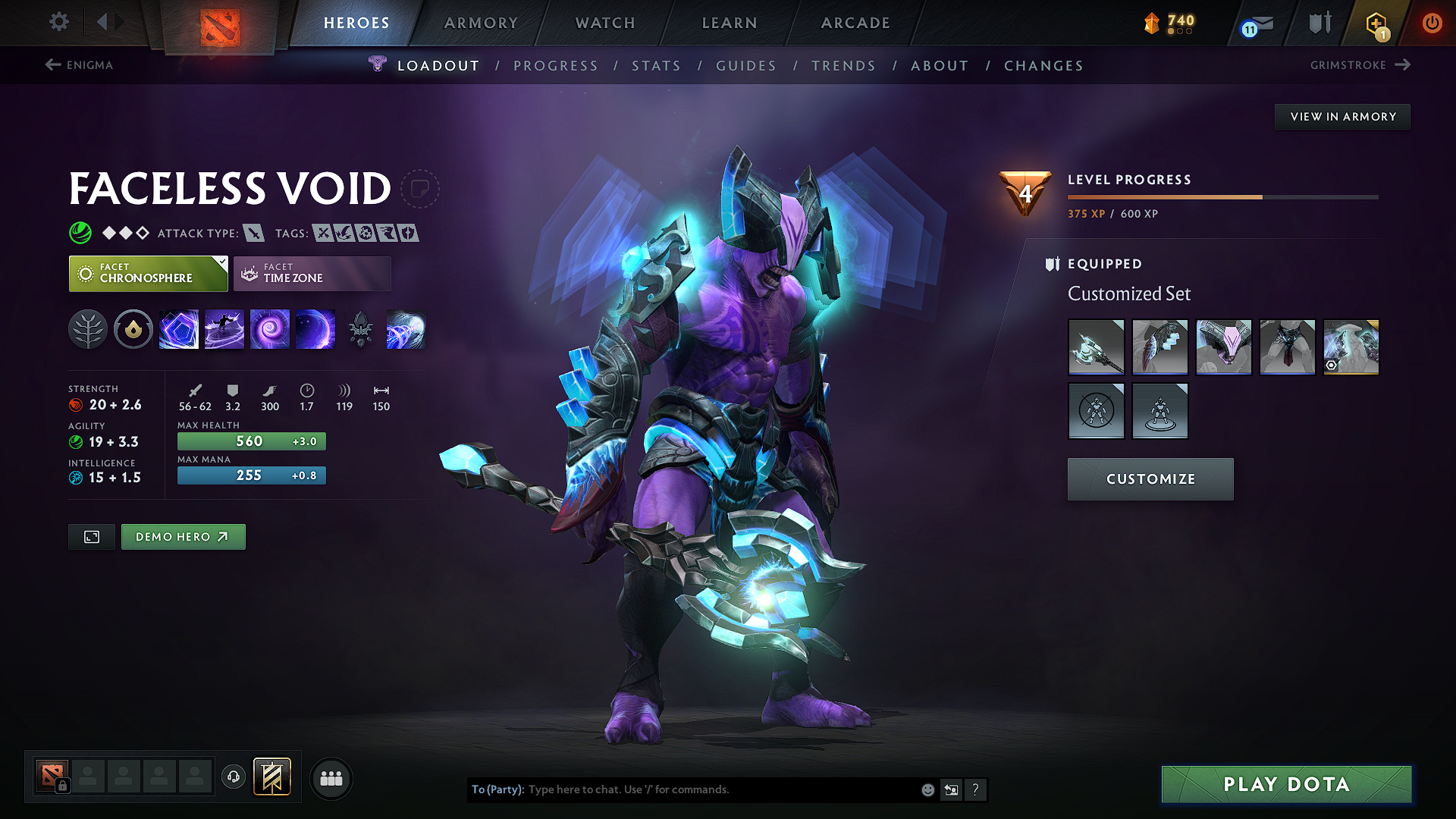
Task: View the Trends tab
Action: tap(843, 66)
